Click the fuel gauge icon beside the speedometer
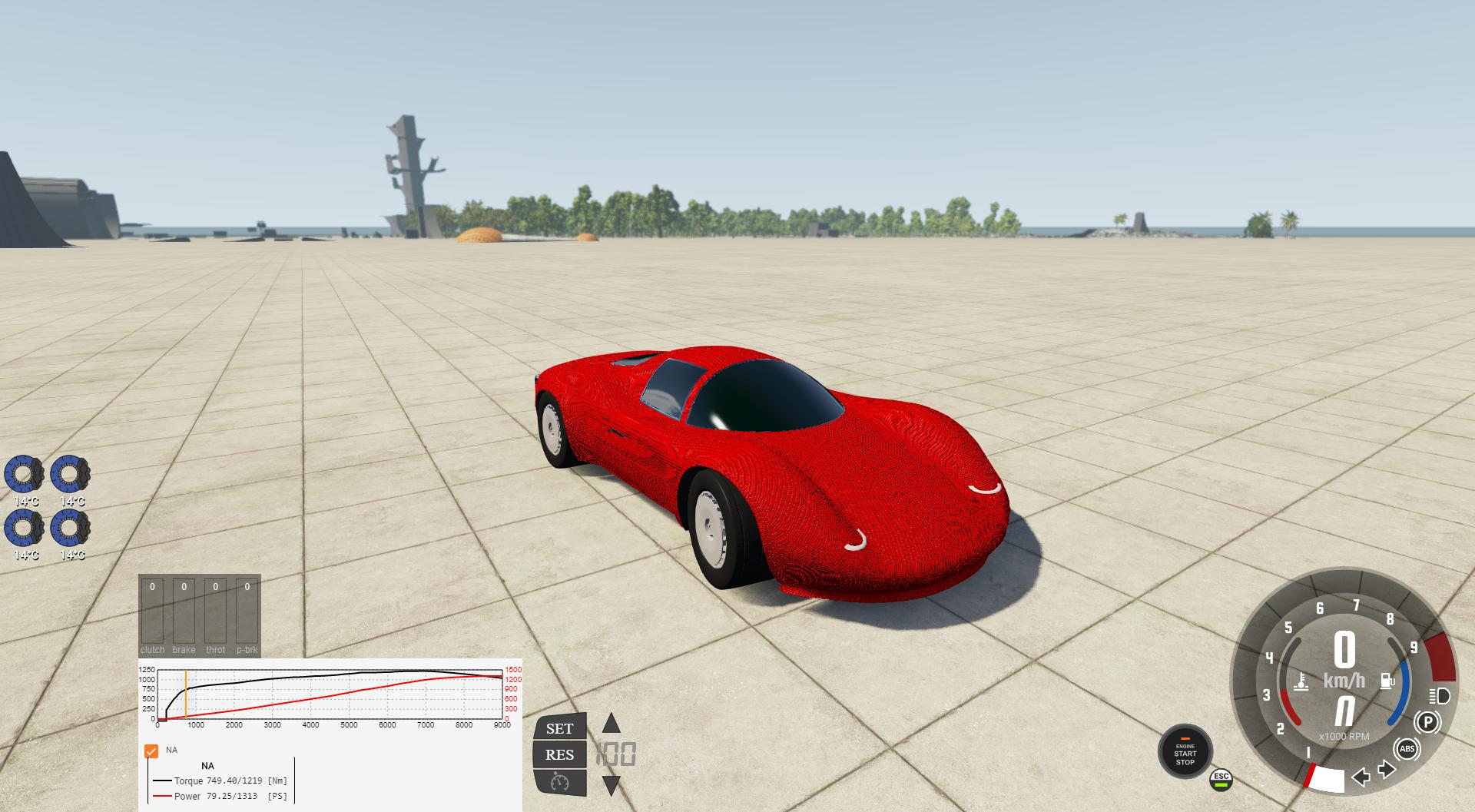Screen dimensions: 1475x812 1387,680
